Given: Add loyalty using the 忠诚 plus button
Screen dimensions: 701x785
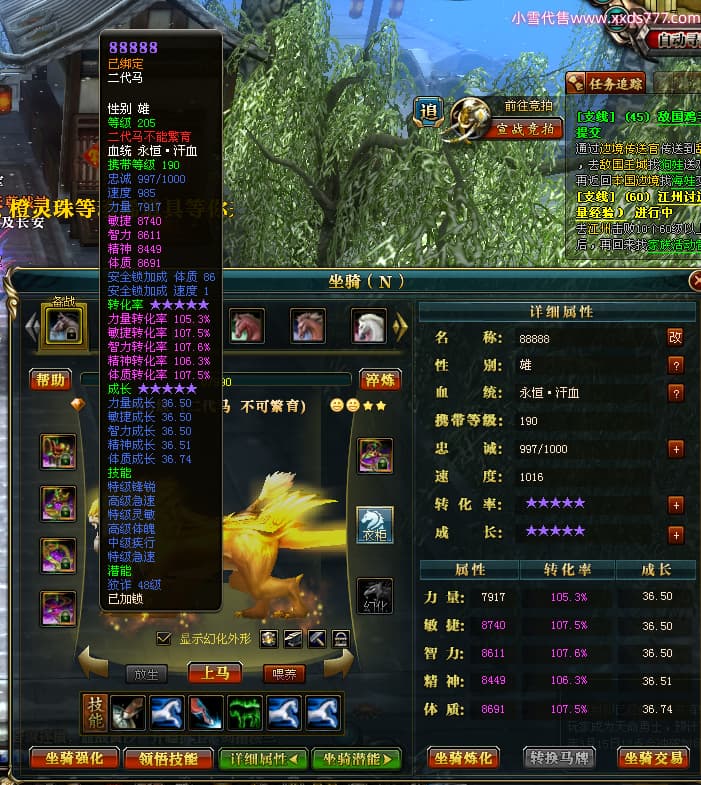Looking at the screenshot, I should 675,449.
